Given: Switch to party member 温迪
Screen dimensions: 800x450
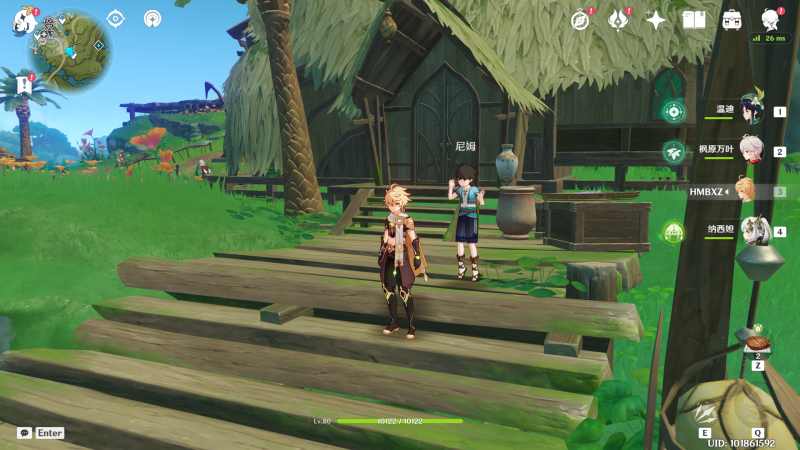Looking at the screenshot, I should pyautogui.click(x=752, y=110).
